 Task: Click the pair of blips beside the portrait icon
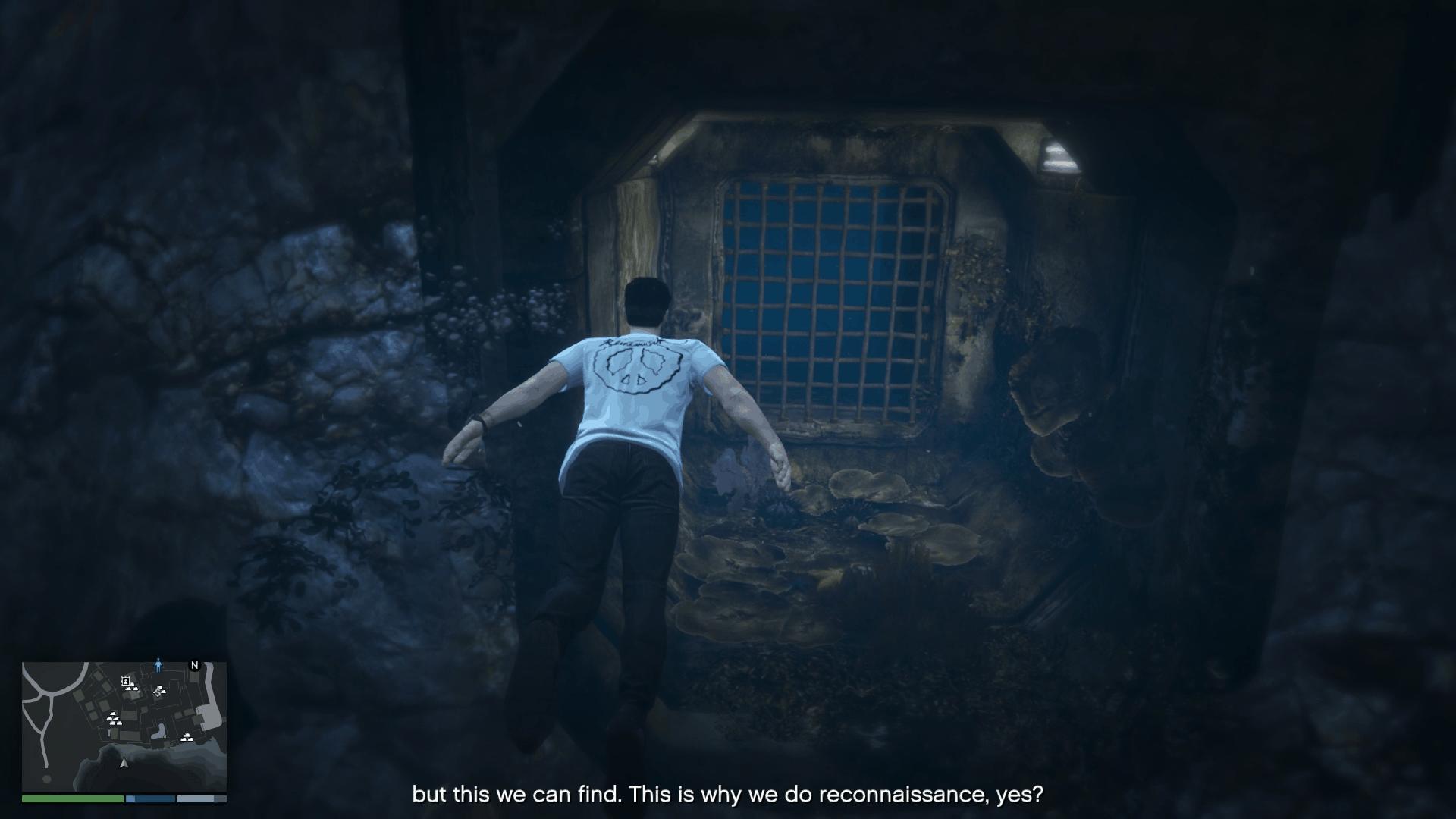(x=133, y=687)
